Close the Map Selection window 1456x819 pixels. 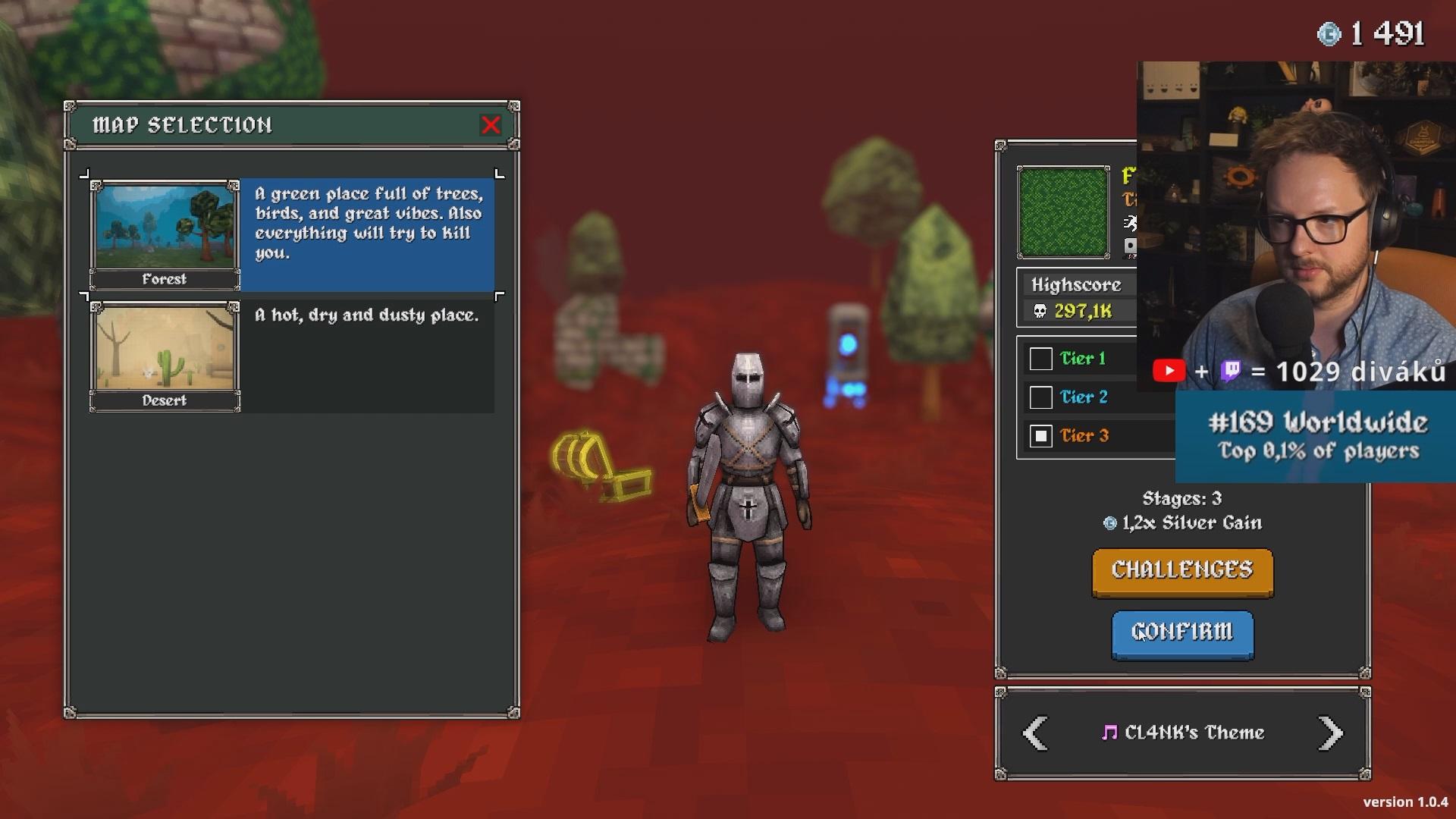(491, 125)
